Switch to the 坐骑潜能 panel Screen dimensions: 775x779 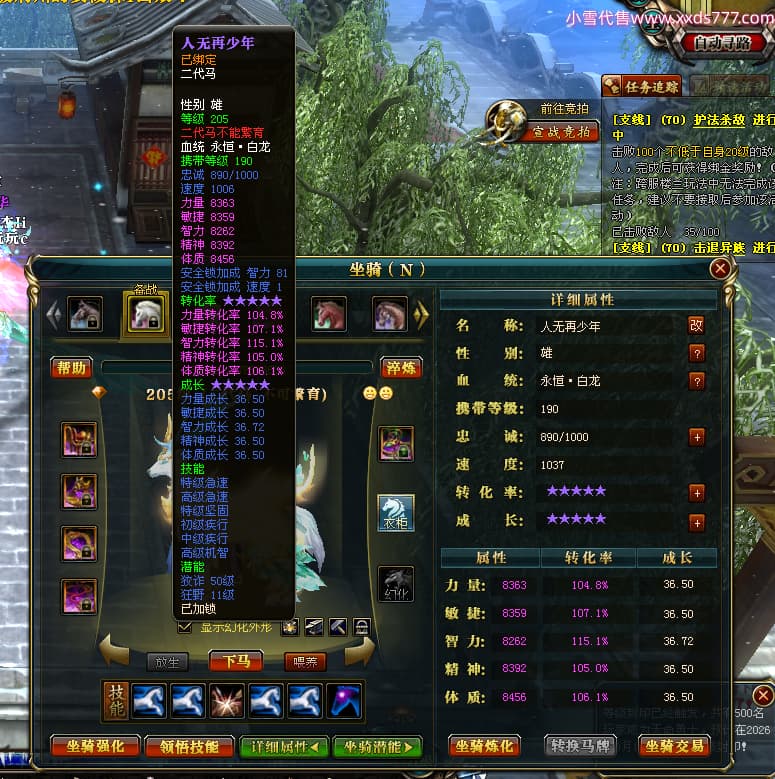click(377, 746)
